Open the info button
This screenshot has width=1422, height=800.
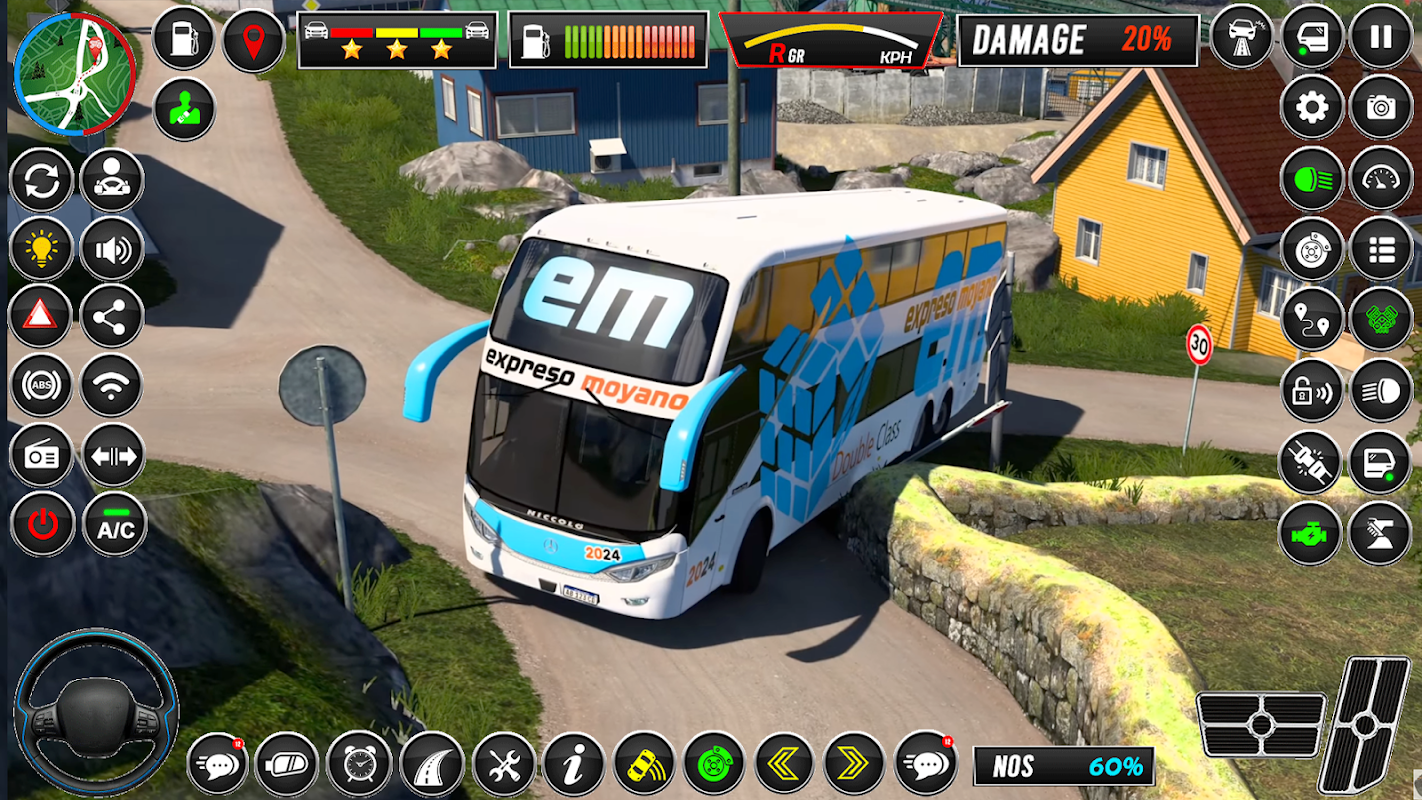(x=574, y=764)
